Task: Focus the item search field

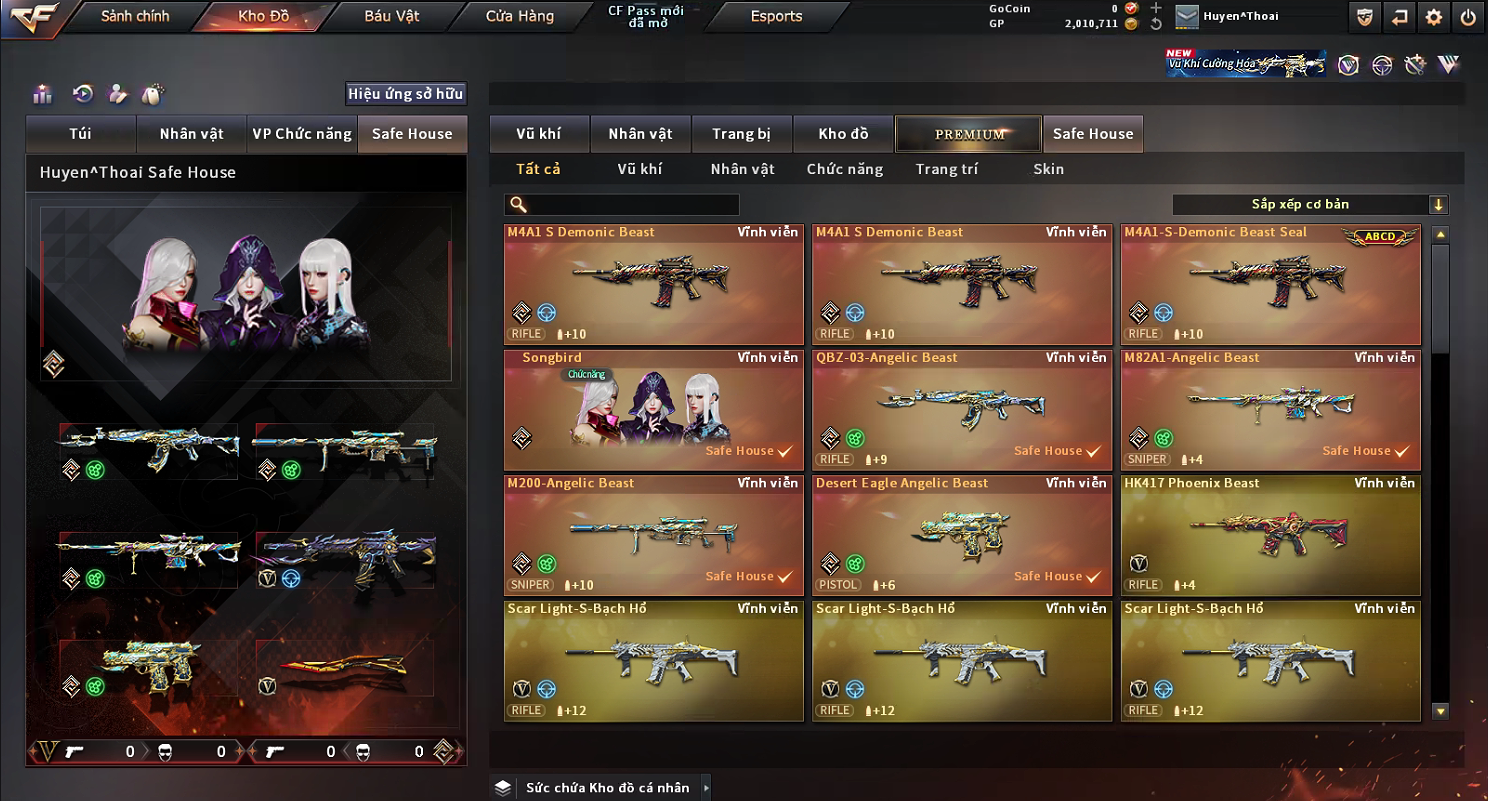Action: tap(632, 205)
